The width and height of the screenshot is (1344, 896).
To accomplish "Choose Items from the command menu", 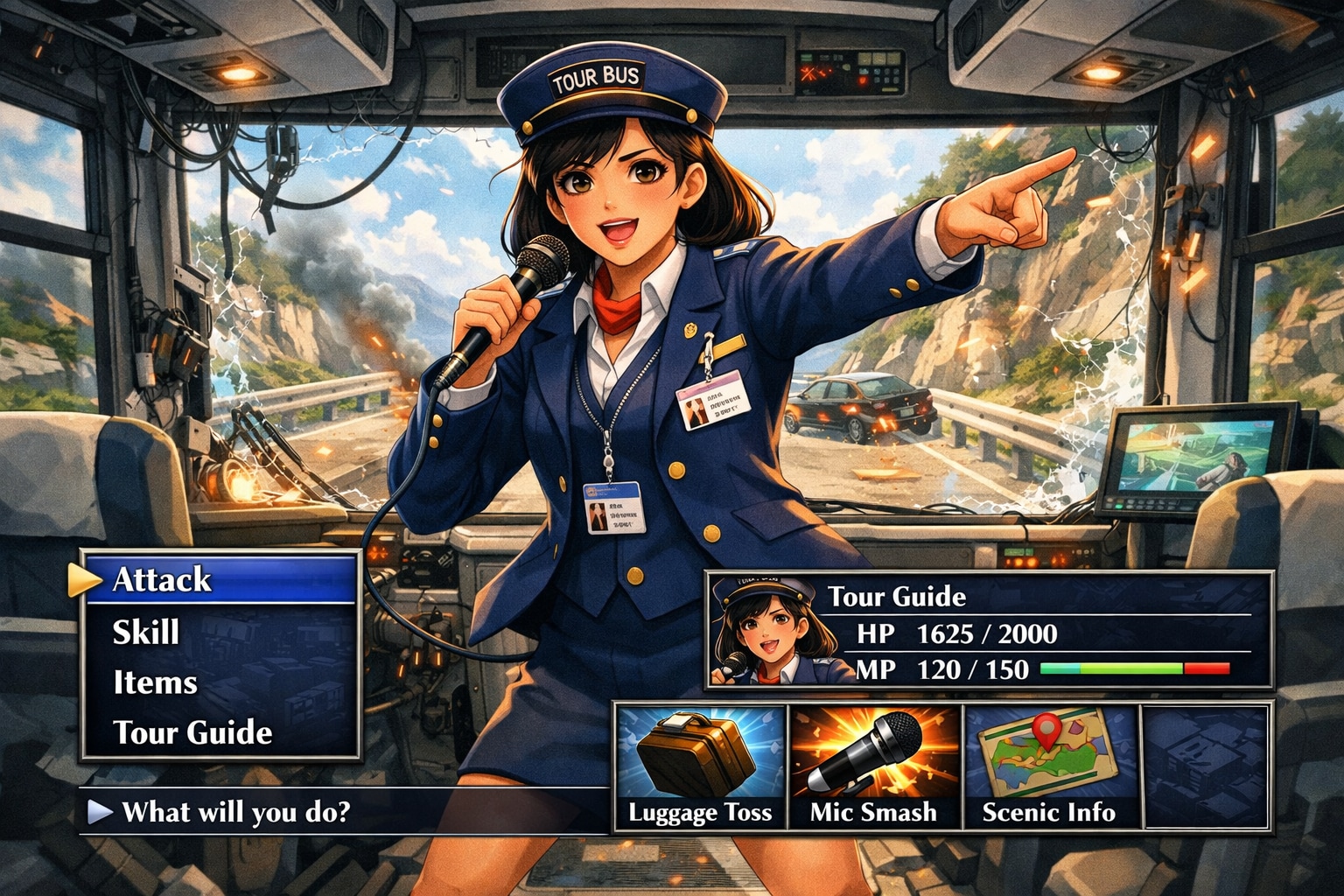I will (x=155, y=682).
